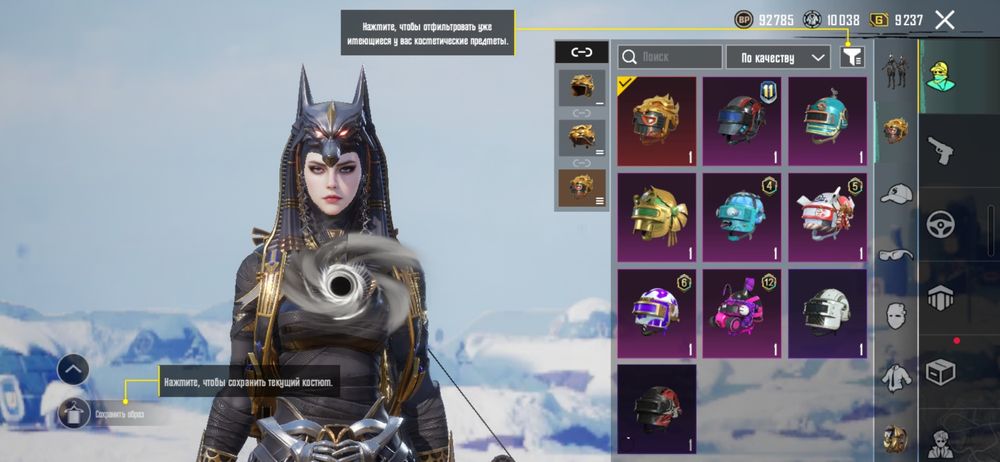Select the teal helmet with red trim

pos(827,121)
